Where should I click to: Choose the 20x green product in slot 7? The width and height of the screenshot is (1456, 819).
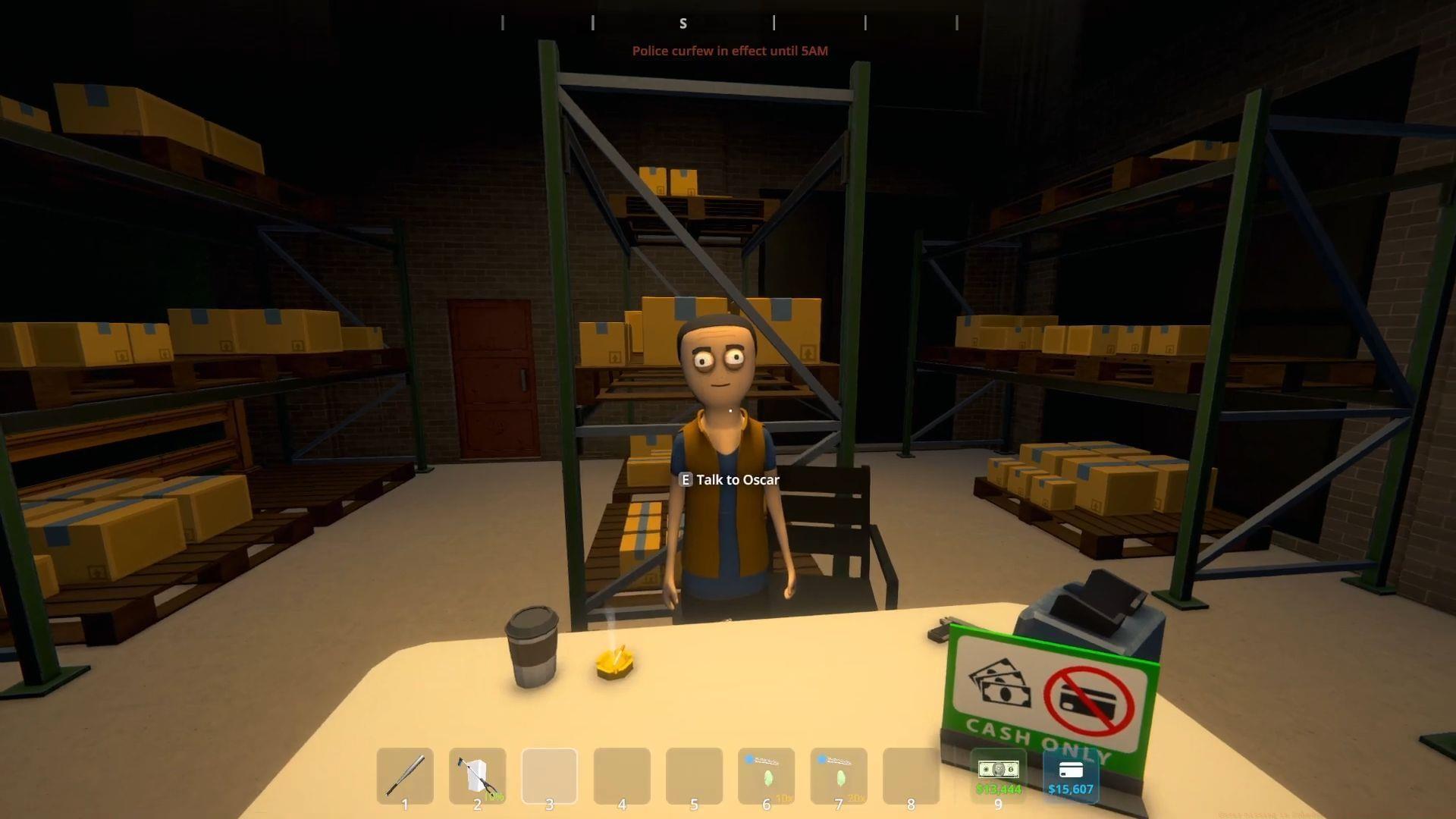[839, 776]
